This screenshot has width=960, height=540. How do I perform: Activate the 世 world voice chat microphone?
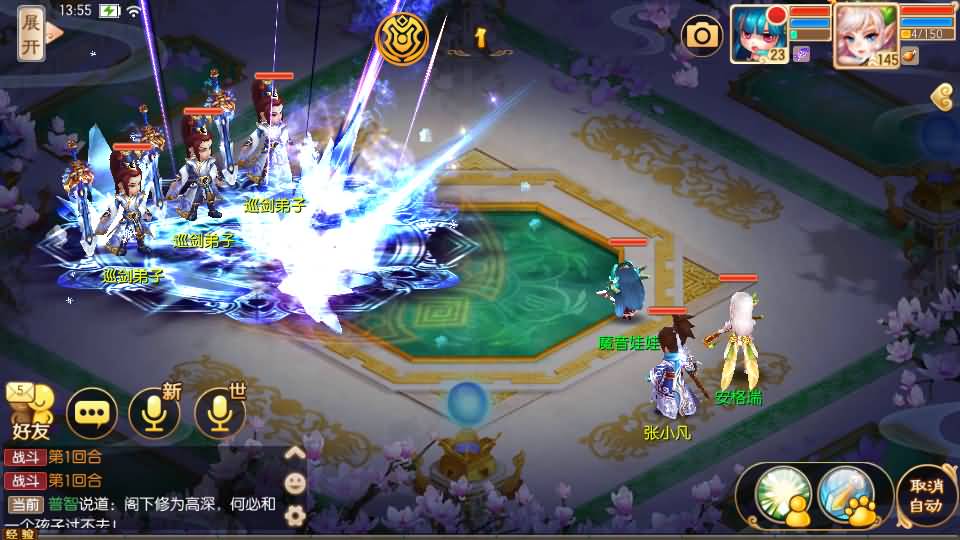pyautogui.click(x=220, y=412)
